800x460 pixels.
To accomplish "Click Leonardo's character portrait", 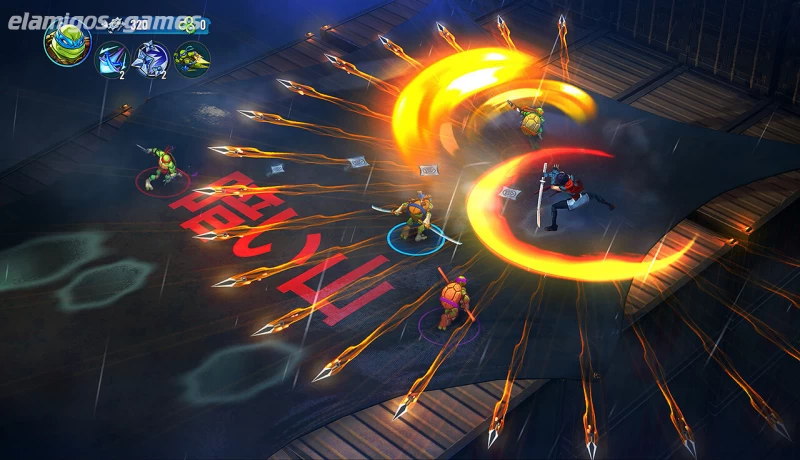I will point(67,42).
